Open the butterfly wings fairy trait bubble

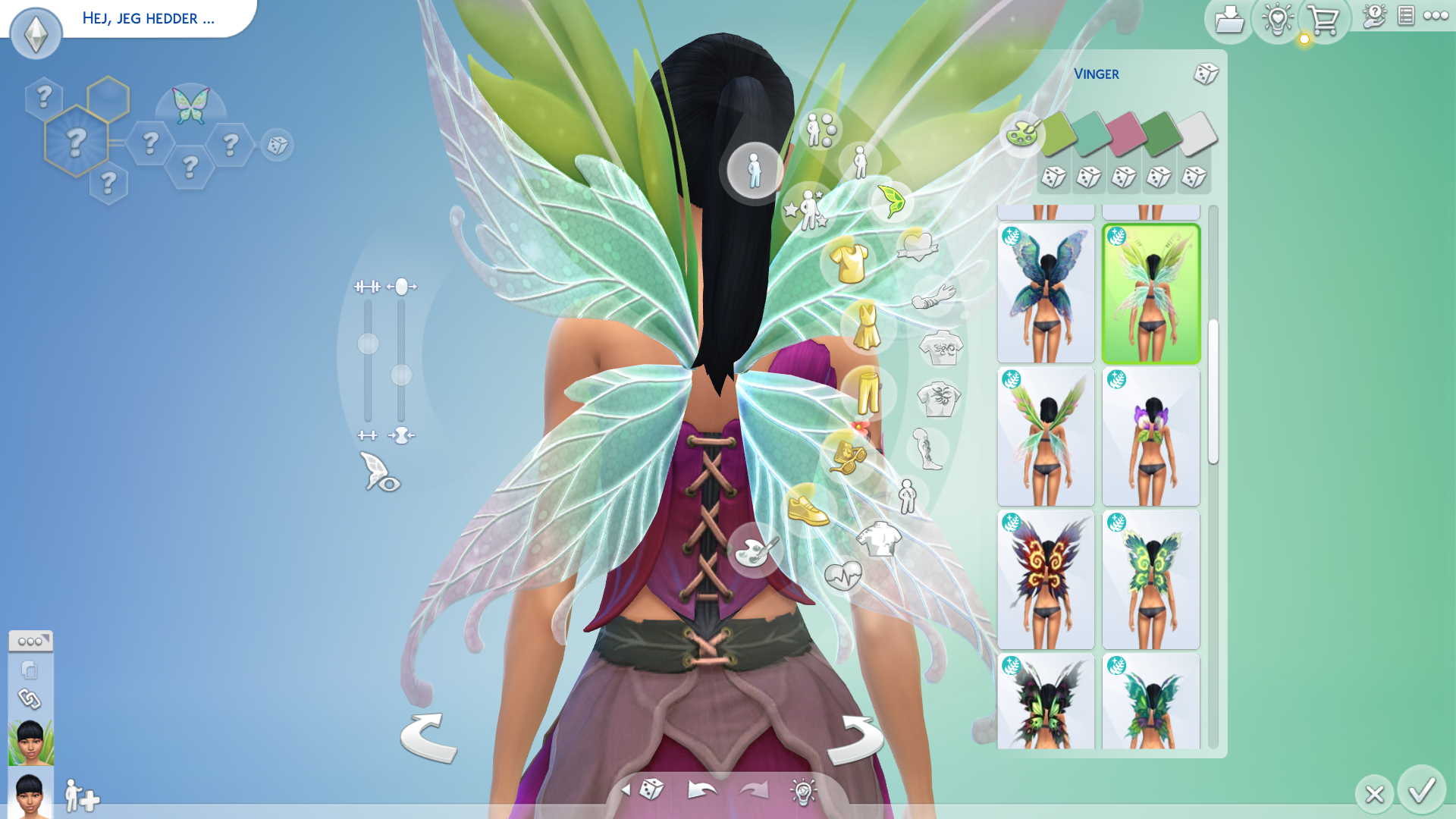pos(190,105)
